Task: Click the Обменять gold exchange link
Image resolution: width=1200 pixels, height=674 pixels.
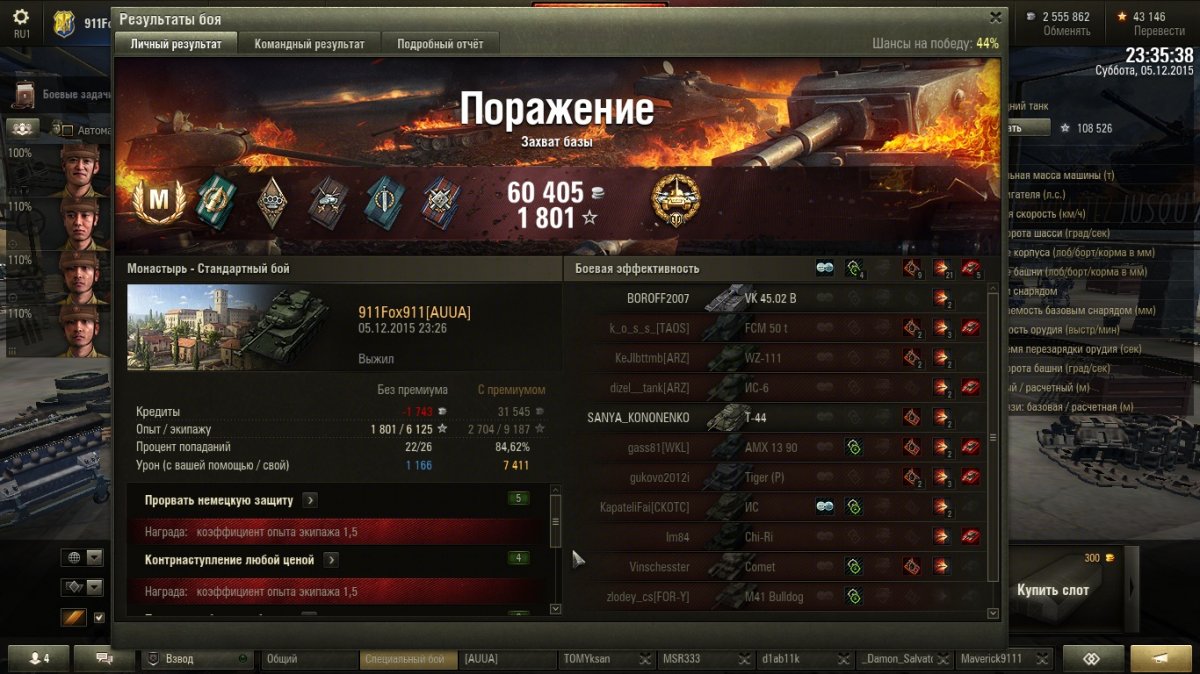Action: coord(1066,31)
